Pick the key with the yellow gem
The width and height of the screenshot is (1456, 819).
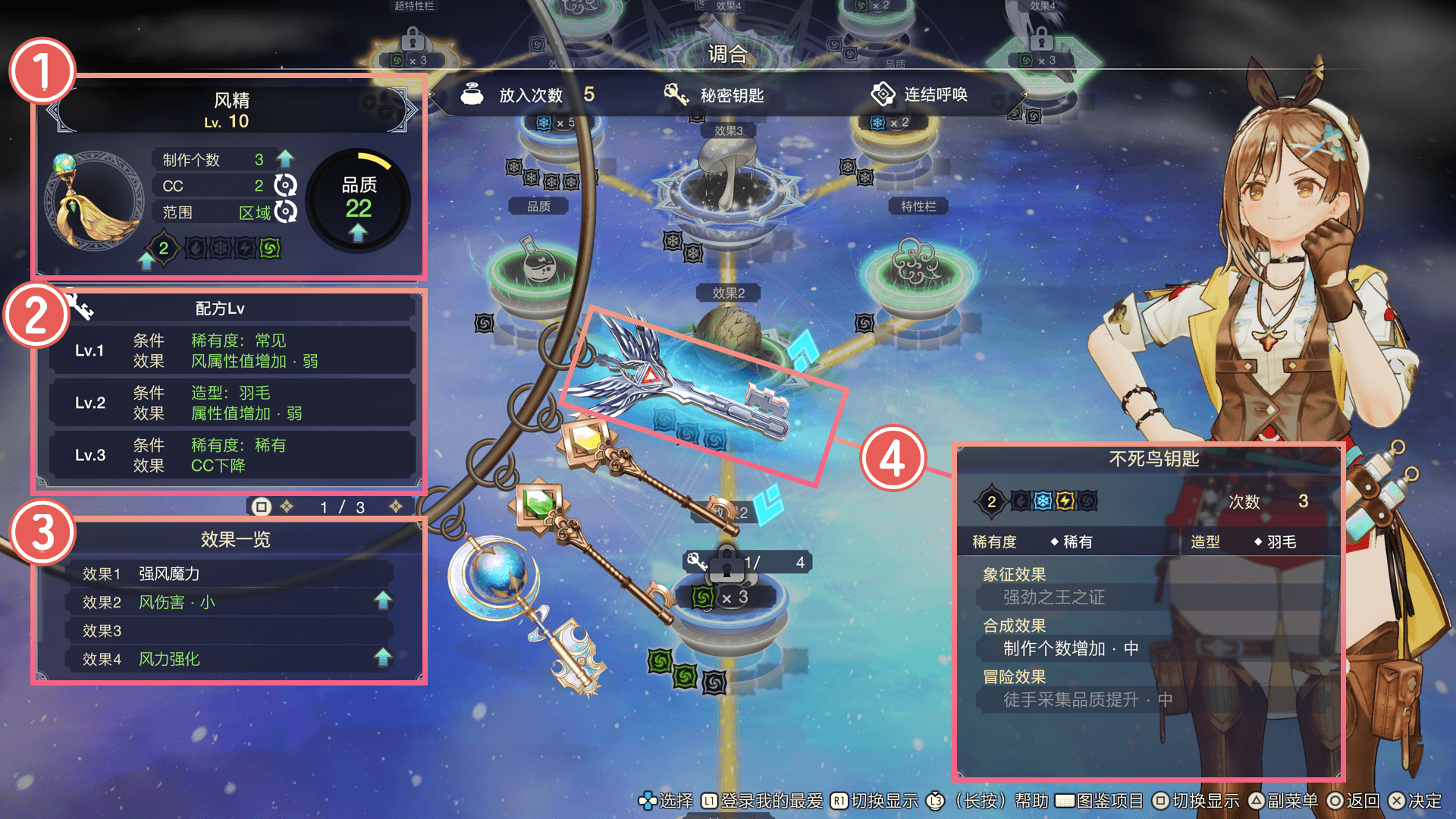637,470
